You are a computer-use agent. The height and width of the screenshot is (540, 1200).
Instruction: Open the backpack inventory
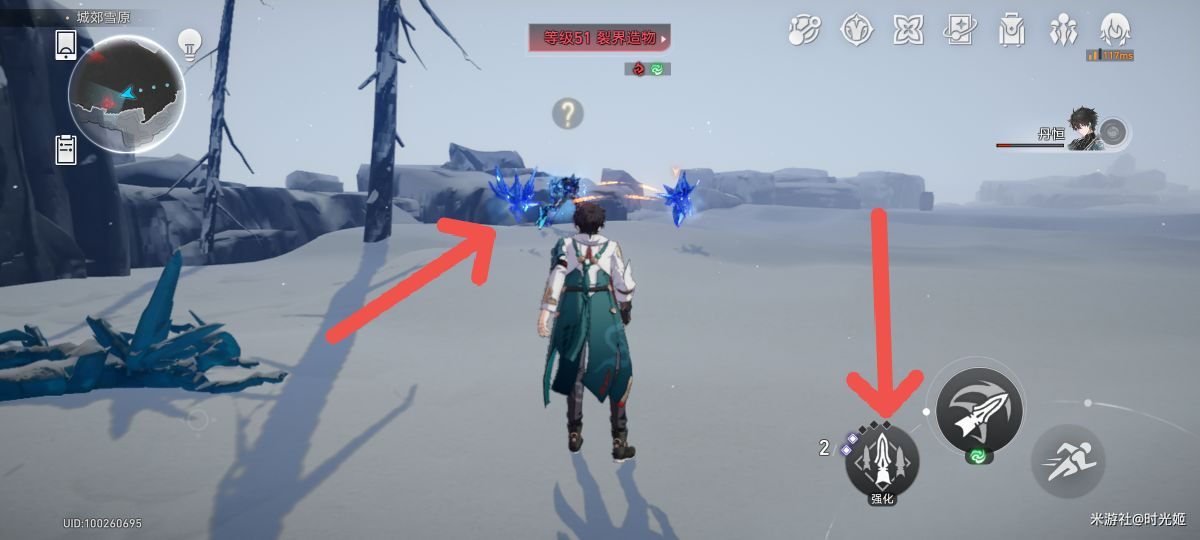tap(1012, 30)
